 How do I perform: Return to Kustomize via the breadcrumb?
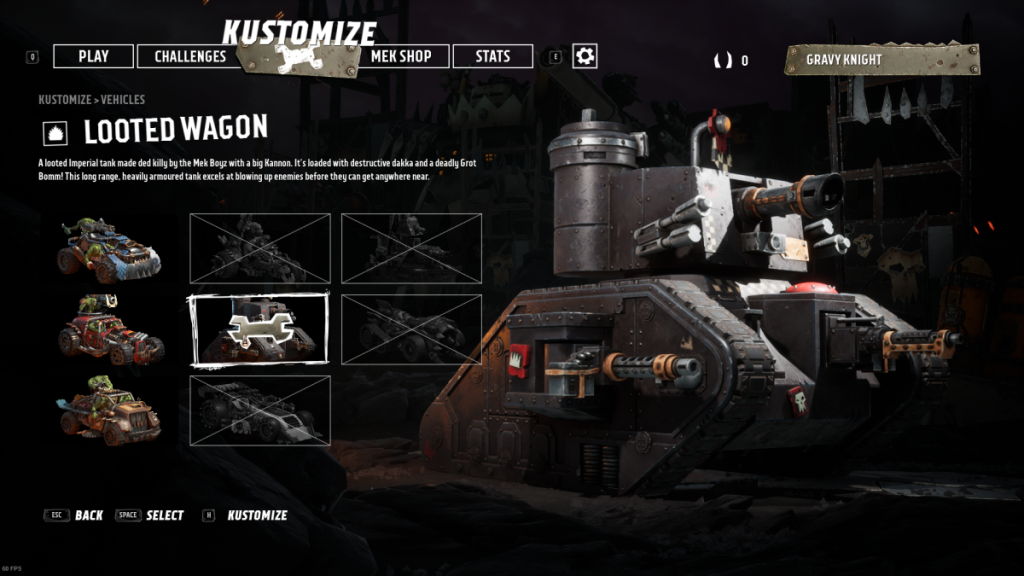click(65, 100)
